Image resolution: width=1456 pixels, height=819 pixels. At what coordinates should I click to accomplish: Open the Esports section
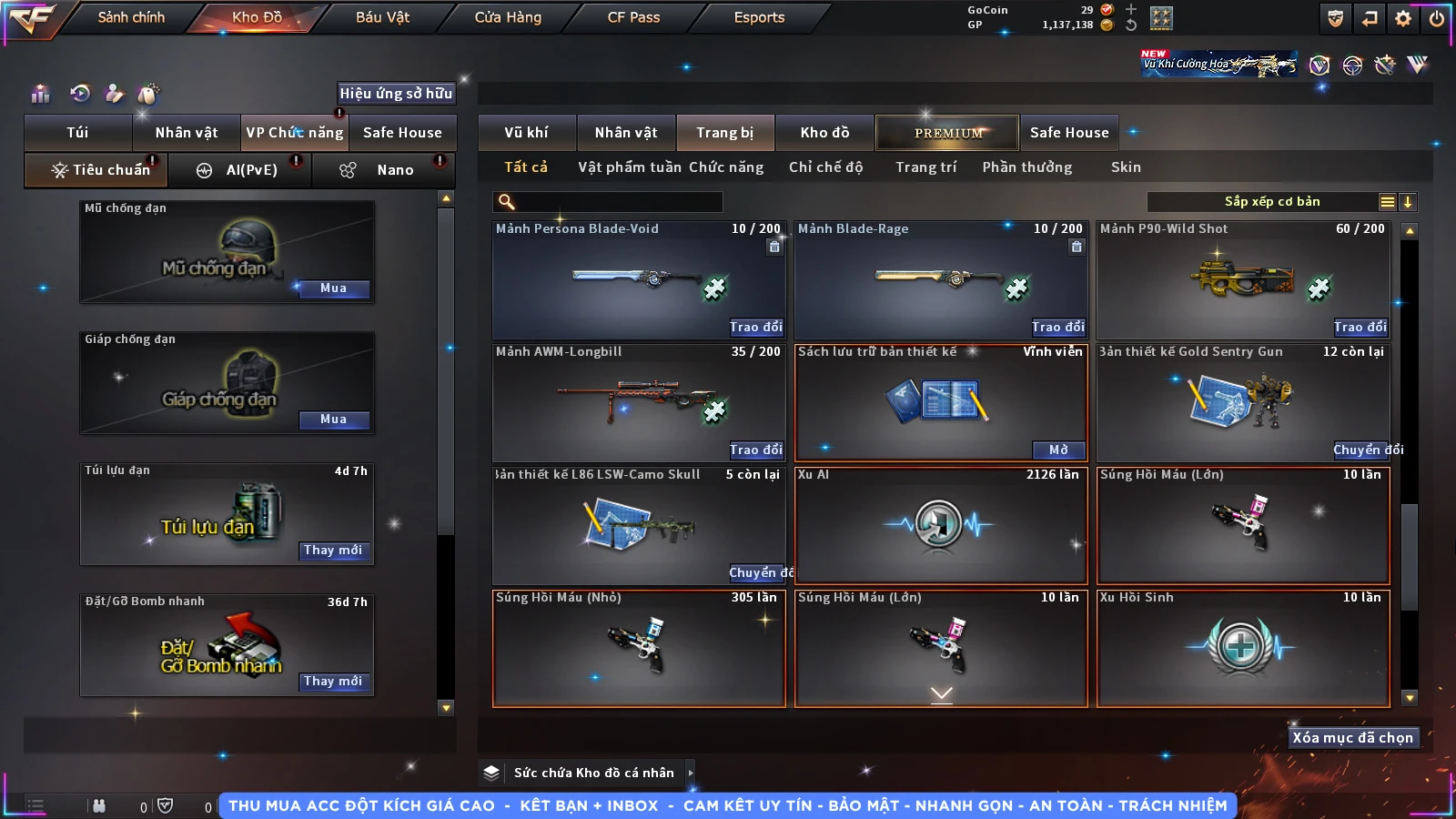(759, 17)
